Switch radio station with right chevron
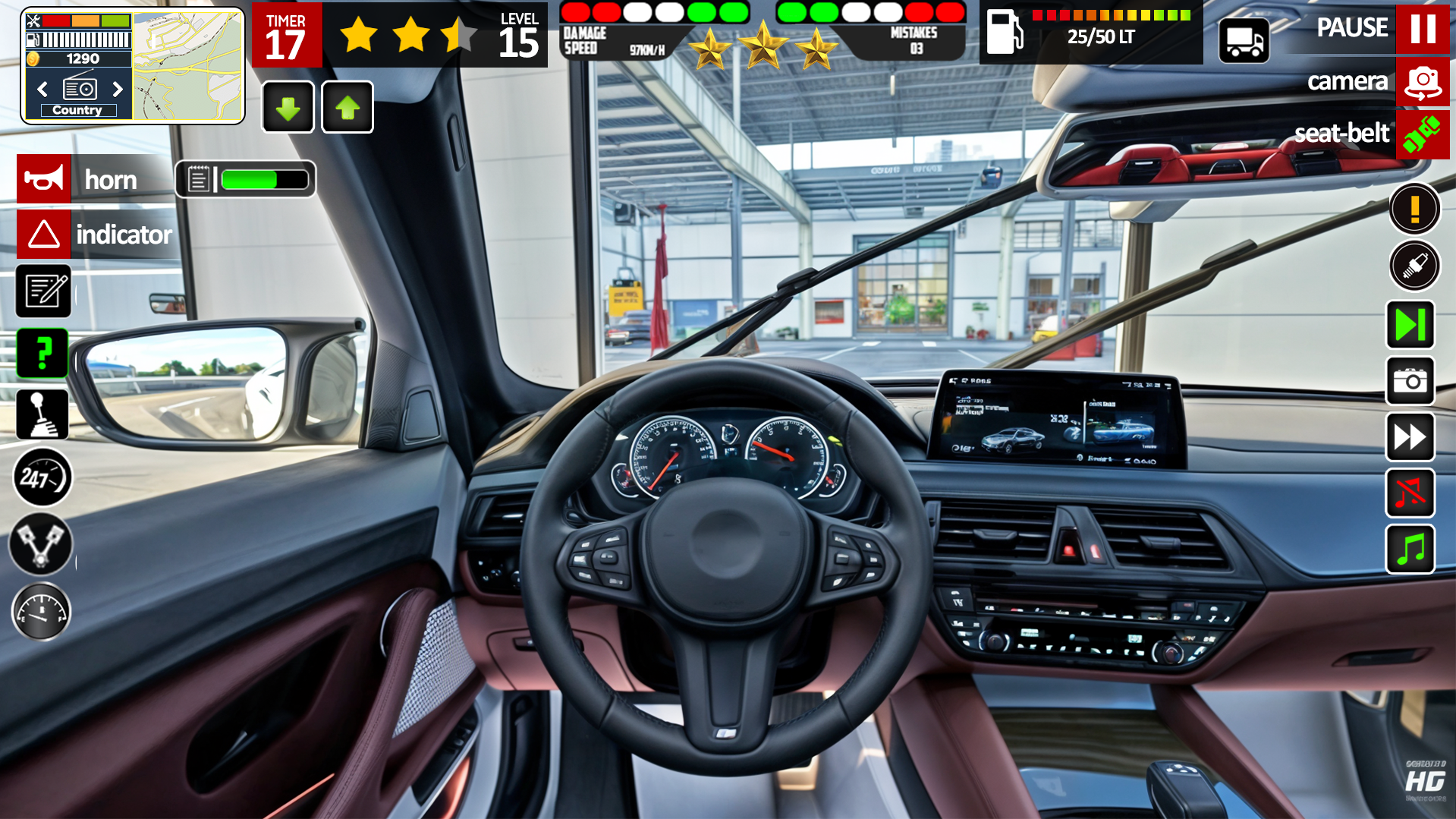The height and width of the screenshot is (819, 1456). pos(119,89)
